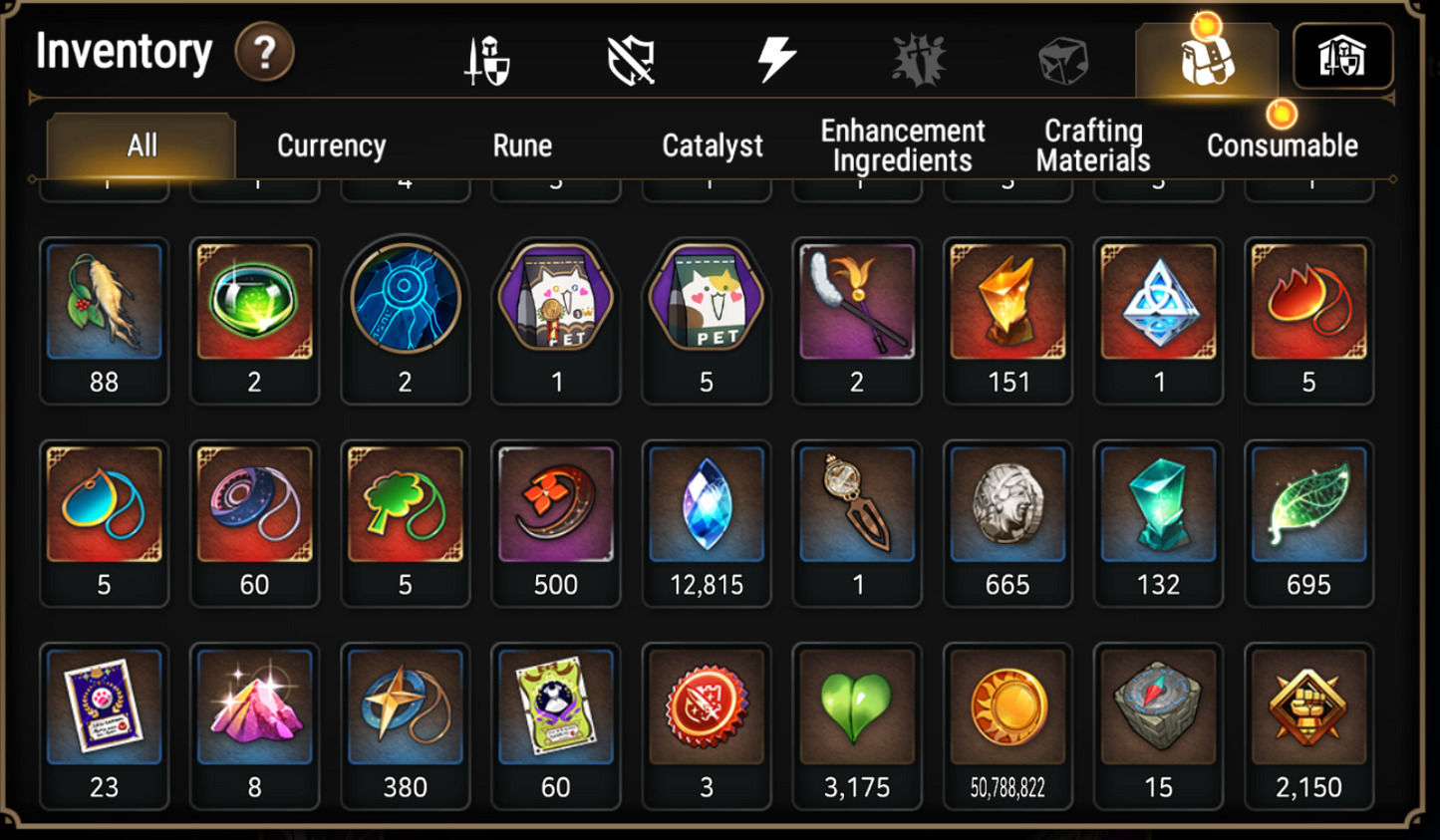Select the fortress icon in the top right

click(x=1341, y=57)
